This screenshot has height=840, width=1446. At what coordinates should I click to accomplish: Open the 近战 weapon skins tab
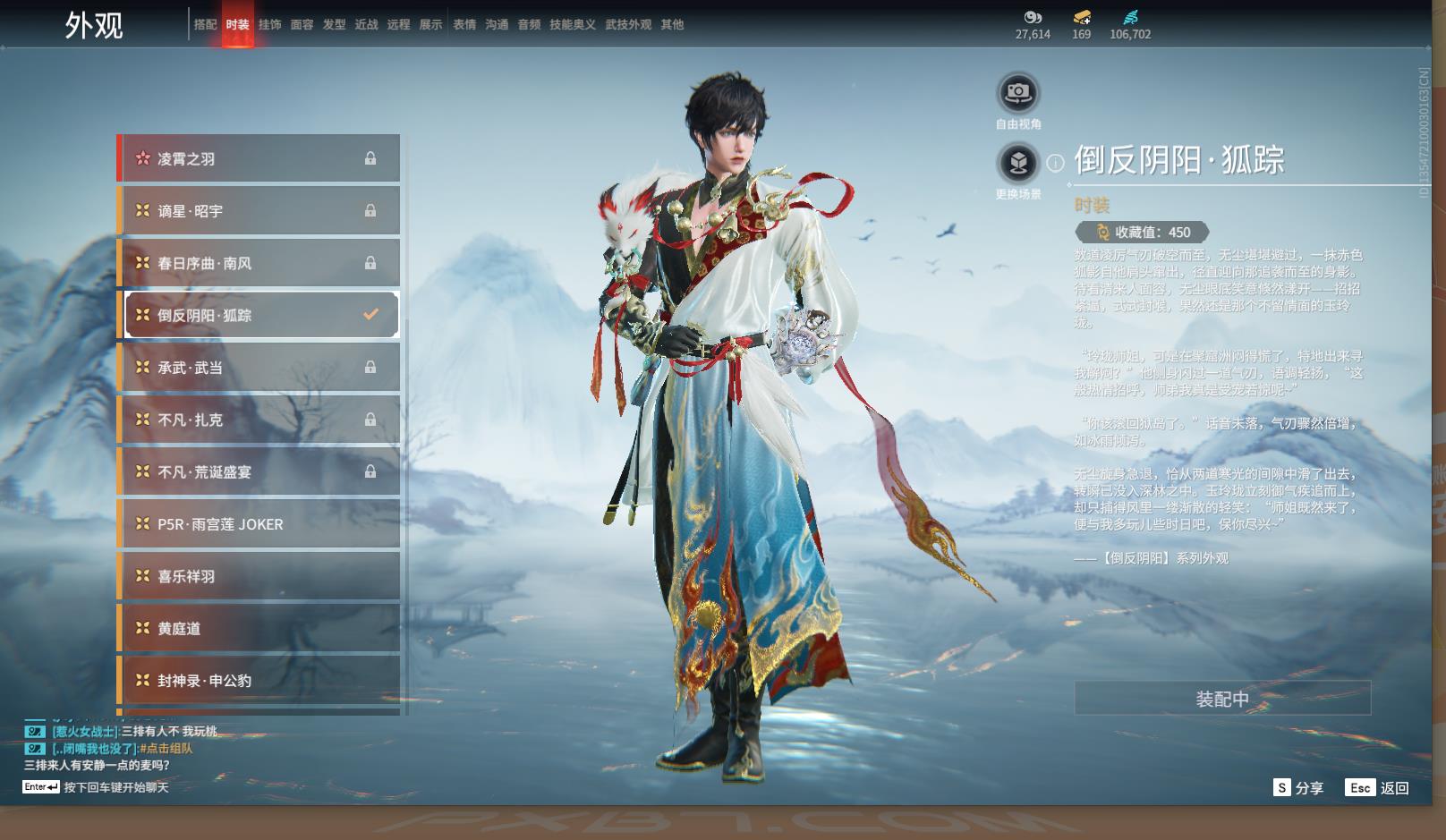[366, 25]
